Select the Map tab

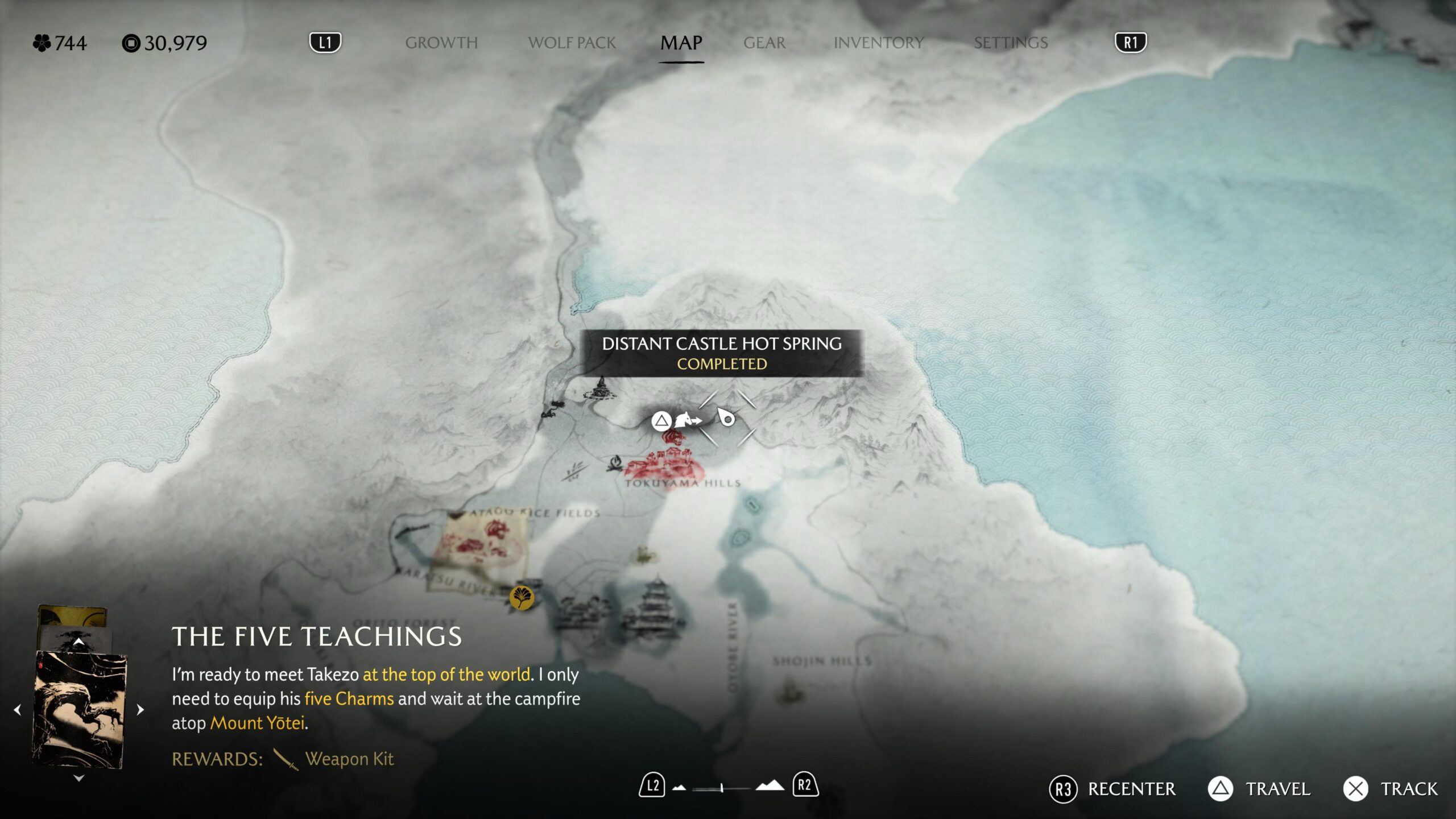tap(681, 43)
